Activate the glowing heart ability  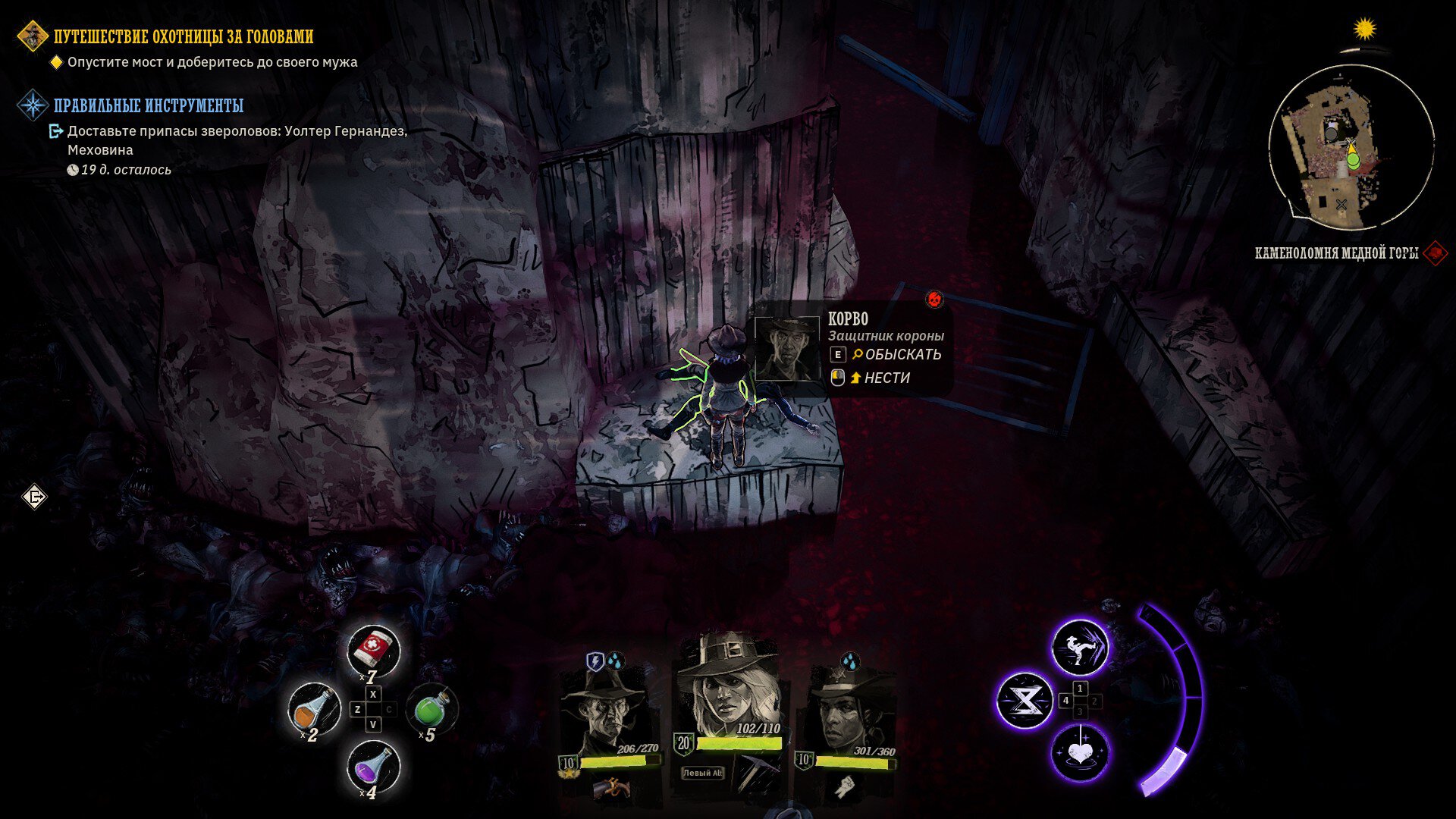[x=1080, y=754]
